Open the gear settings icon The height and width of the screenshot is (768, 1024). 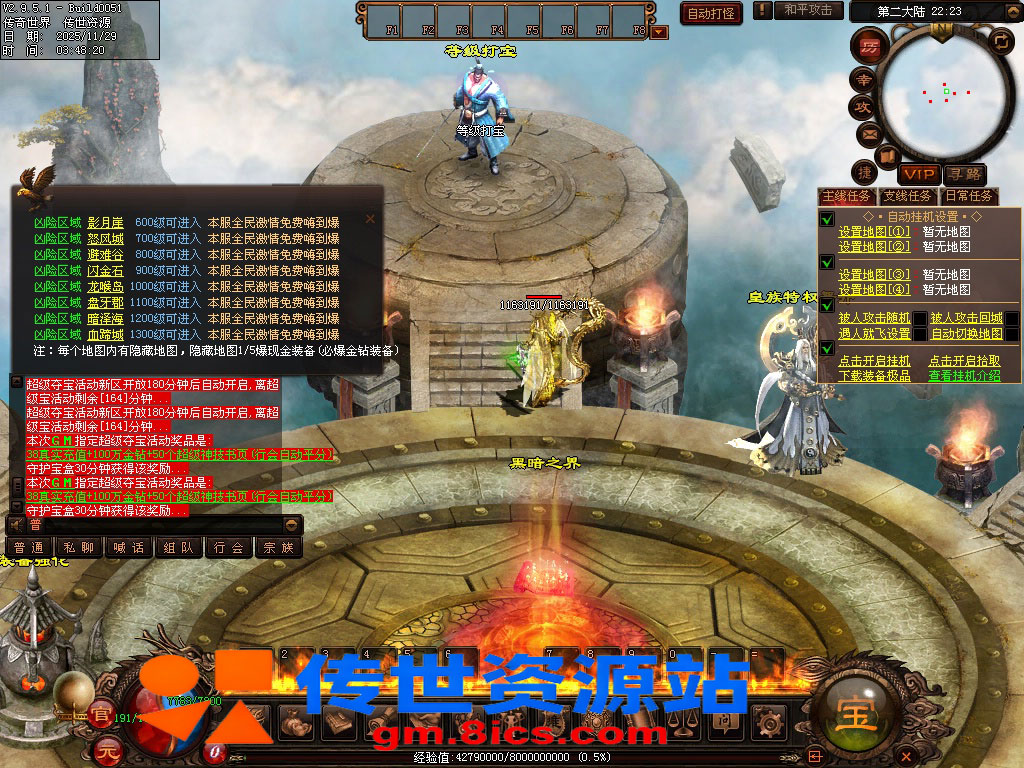pyautogui.click(x=769, y=720)
